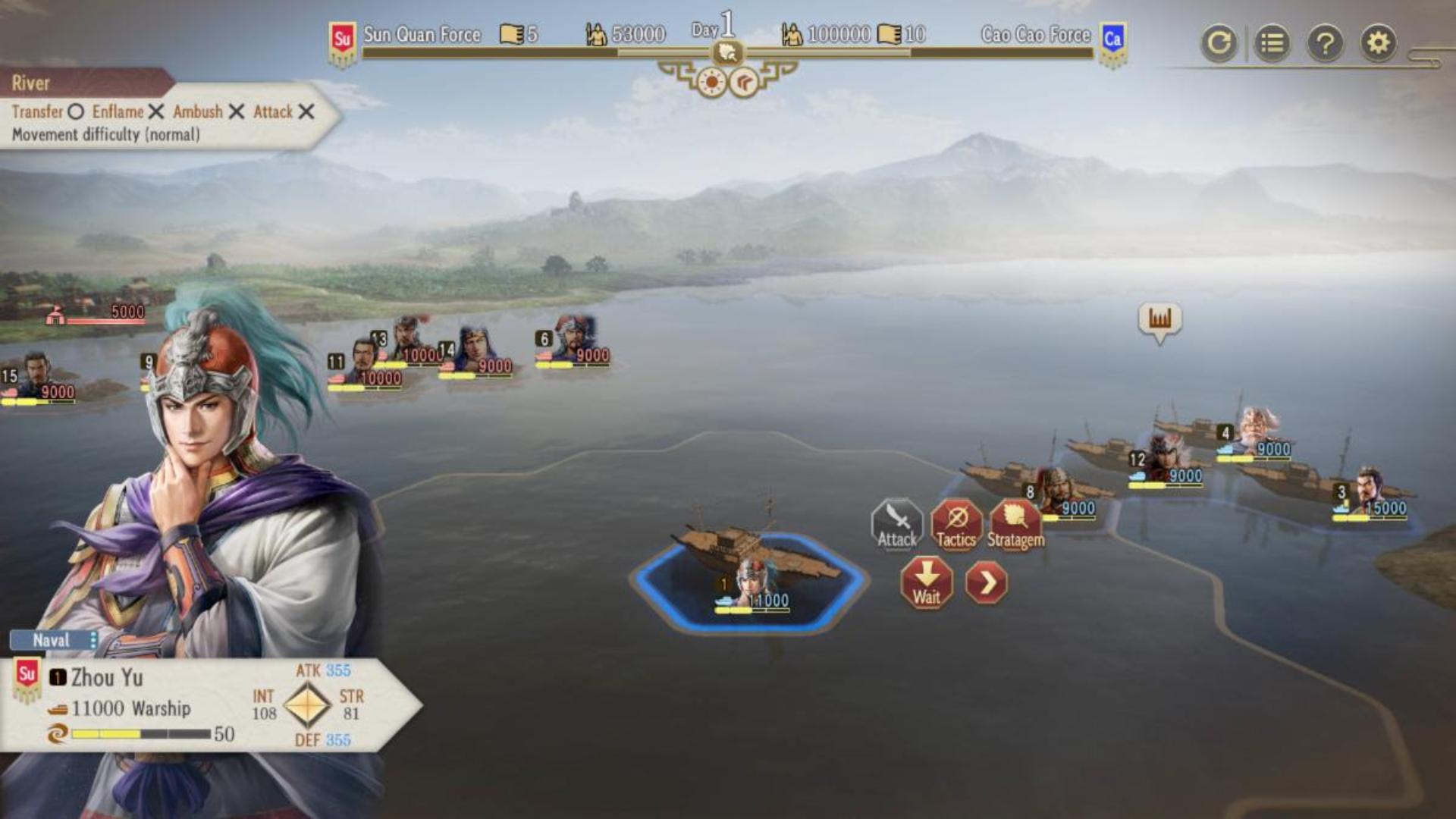The image size is (1456, 819).
Task: Select allied unit 15 with 9000 troops
Action: (36, 375)
